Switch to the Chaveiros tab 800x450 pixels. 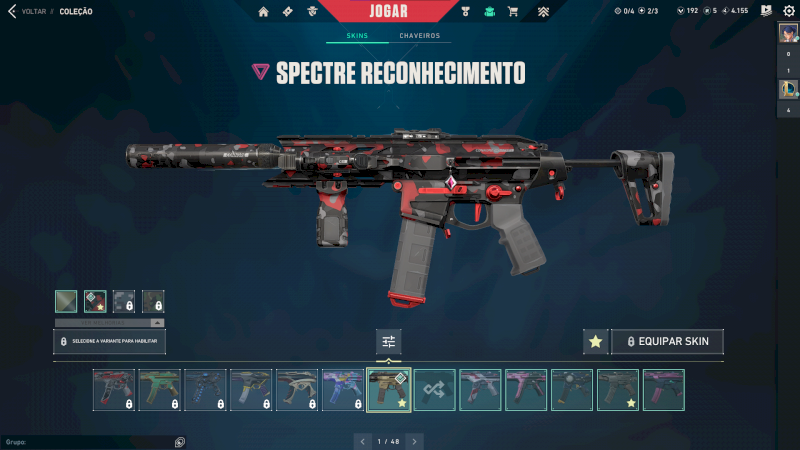[419, 36]
